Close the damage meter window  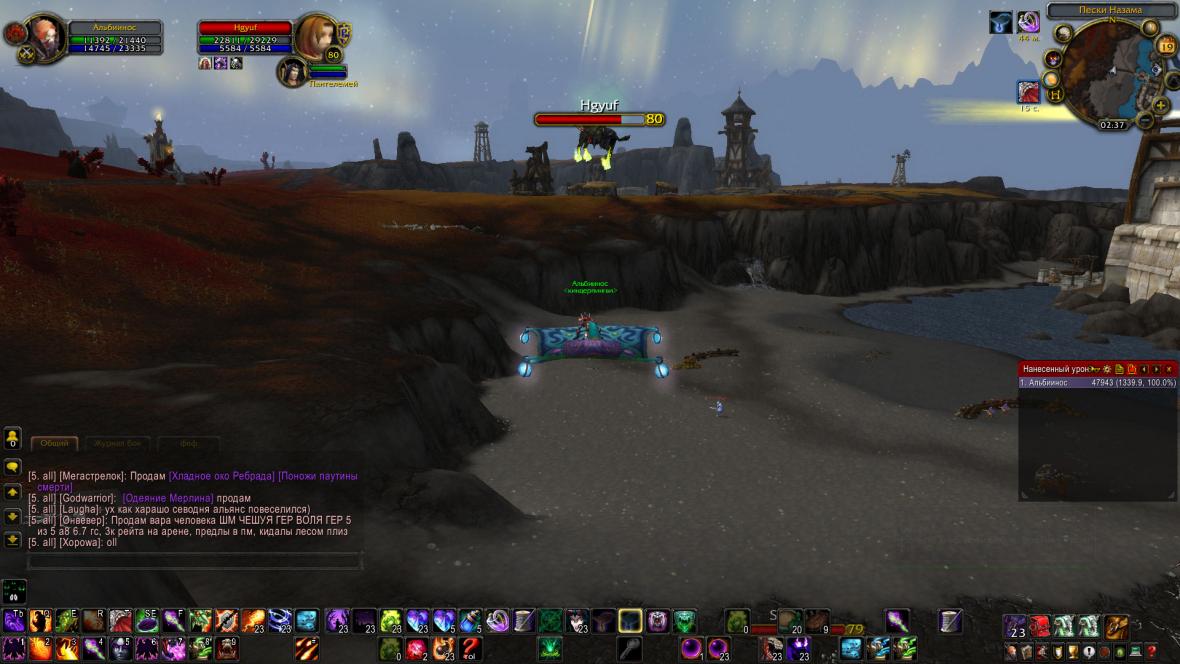click(1168, 369)
